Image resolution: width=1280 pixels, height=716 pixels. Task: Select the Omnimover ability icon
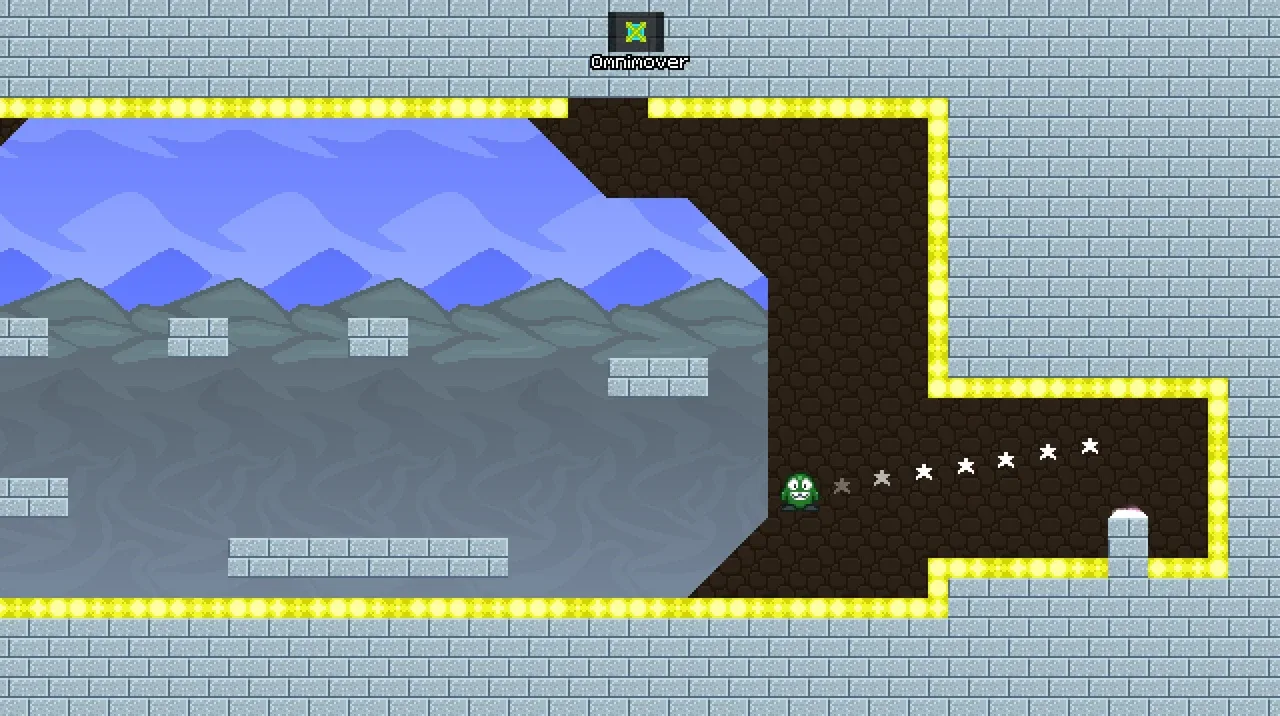point(636,32)
